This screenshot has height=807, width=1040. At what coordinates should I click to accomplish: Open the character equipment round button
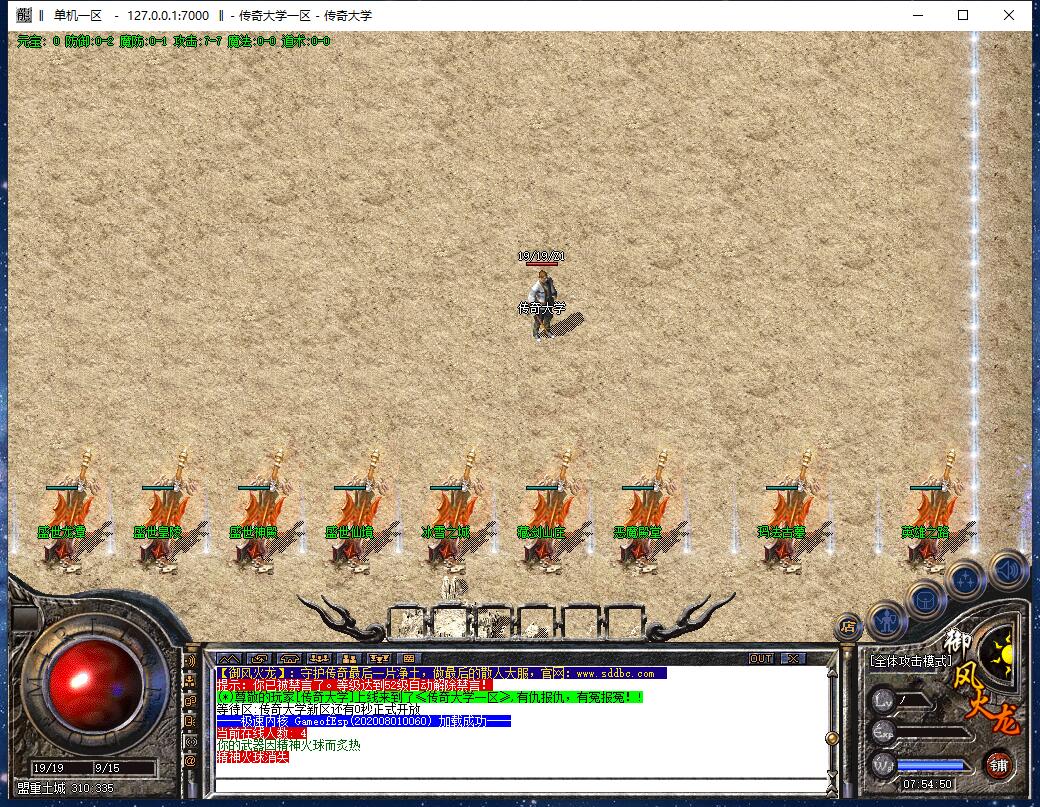pyautogui.click(x=885, y=622)
